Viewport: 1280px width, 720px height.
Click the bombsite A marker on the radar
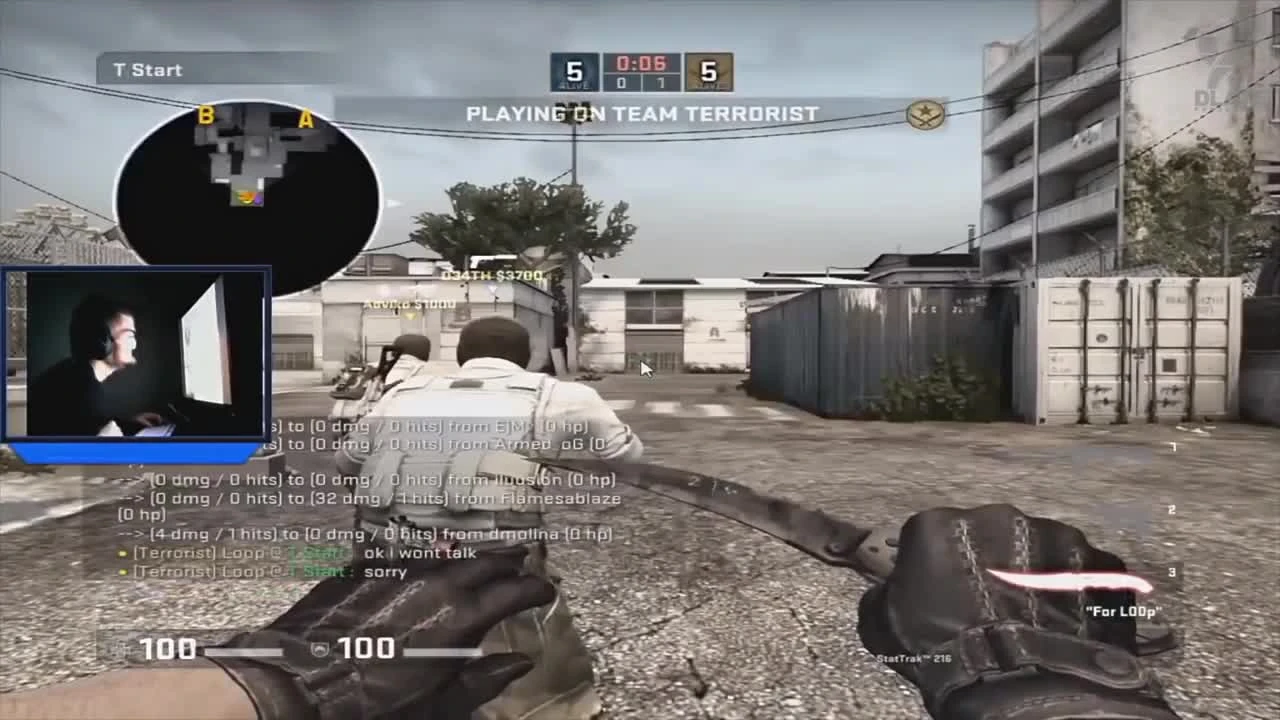[305, 116]
